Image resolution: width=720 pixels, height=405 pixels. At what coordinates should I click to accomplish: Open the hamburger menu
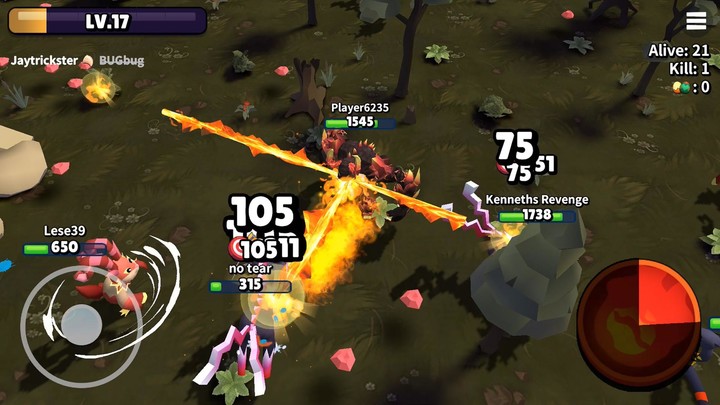(696, 22)
